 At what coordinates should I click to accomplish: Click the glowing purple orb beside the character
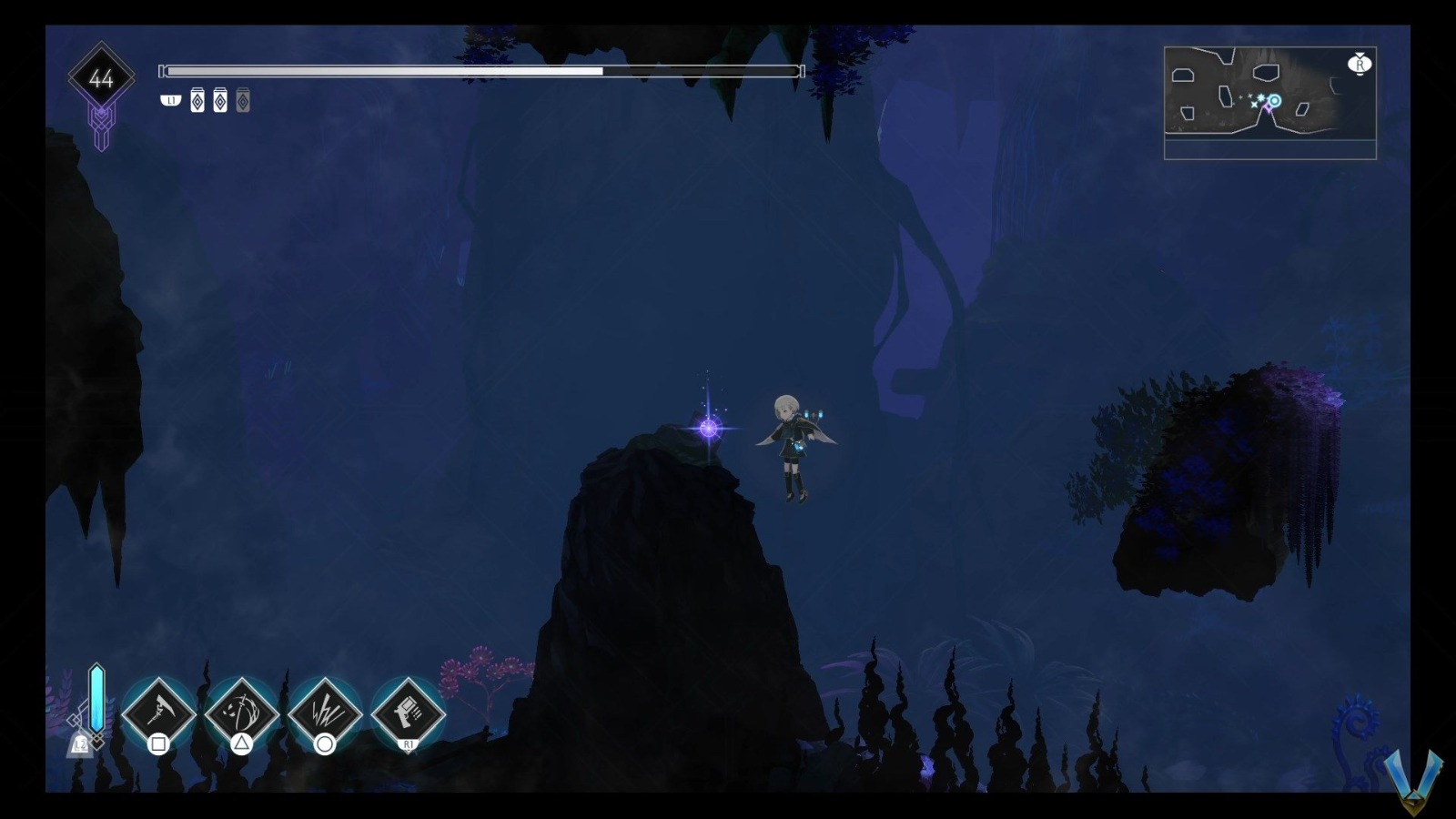click(707, 429)
